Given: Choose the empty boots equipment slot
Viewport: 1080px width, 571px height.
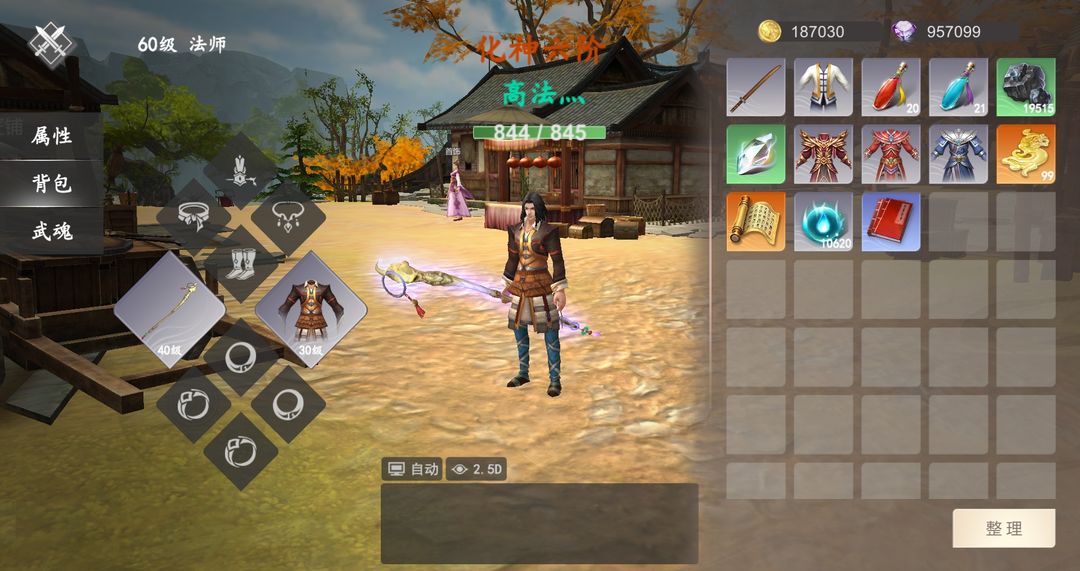Looking at the screenshot, I should [x=240, y=262].
